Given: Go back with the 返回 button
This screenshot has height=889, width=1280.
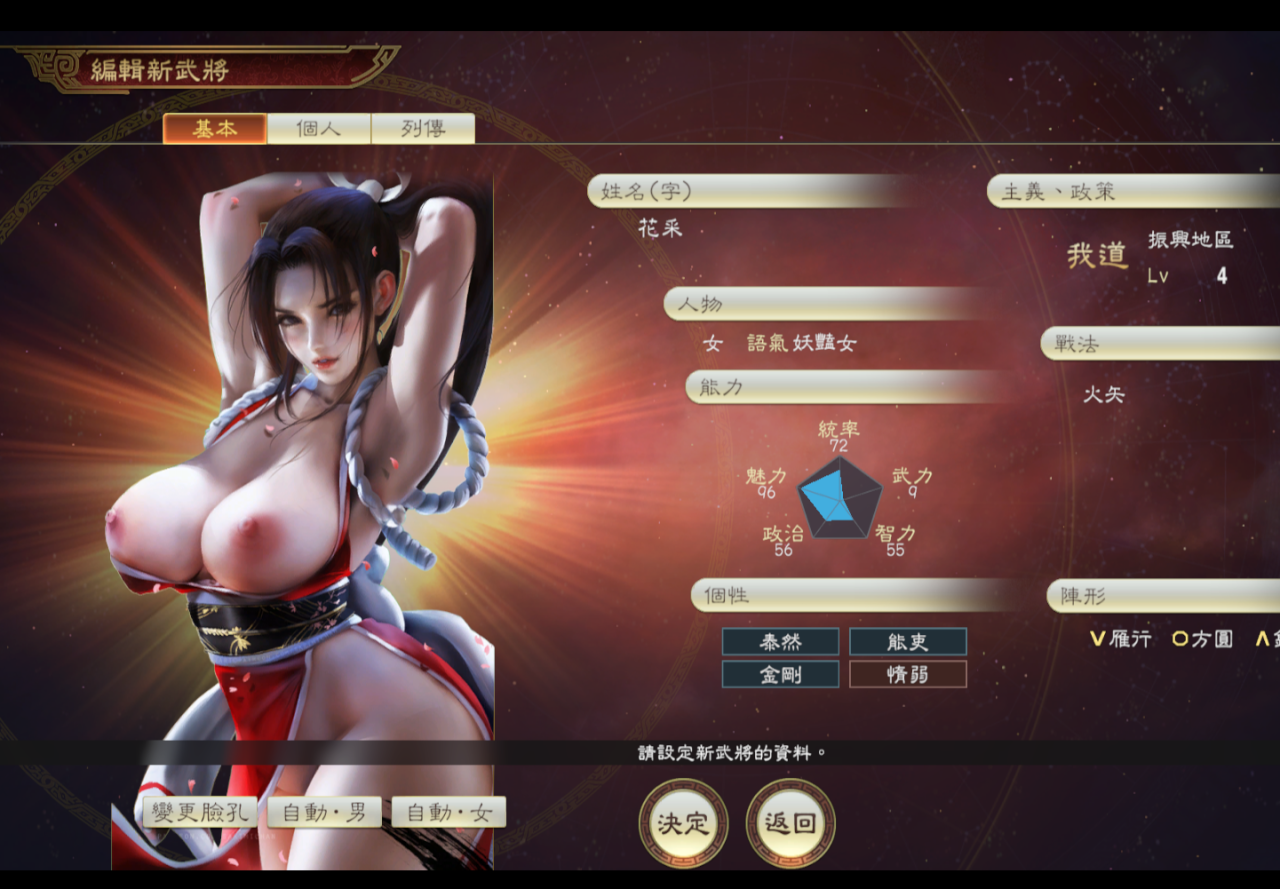Looking at the screenshot, I should click(790, 823).
